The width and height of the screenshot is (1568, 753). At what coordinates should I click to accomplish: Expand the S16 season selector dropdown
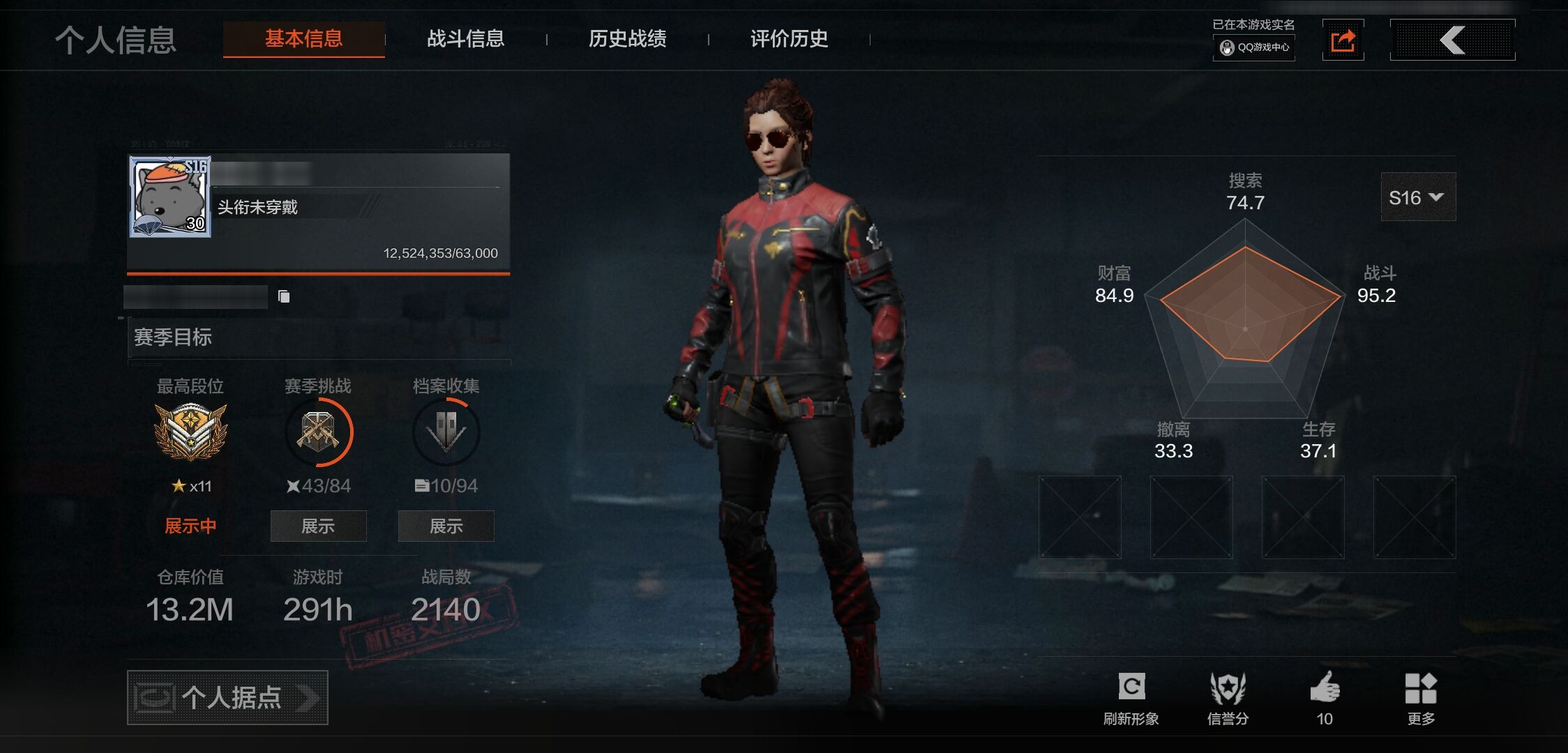coord(1417,197)
